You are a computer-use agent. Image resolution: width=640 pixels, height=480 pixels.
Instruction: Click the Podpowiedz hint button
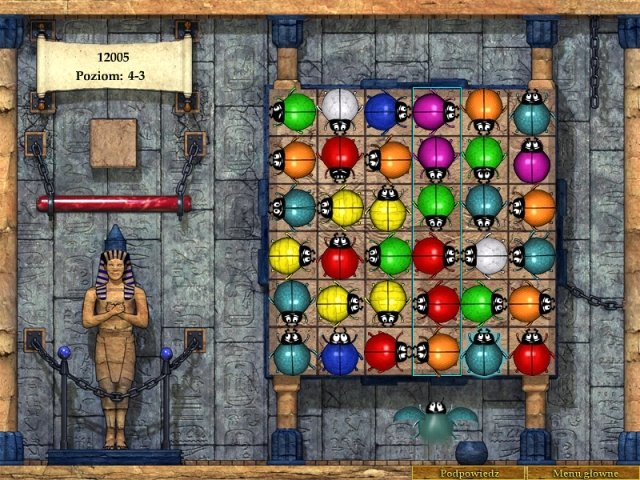(468, 472)
